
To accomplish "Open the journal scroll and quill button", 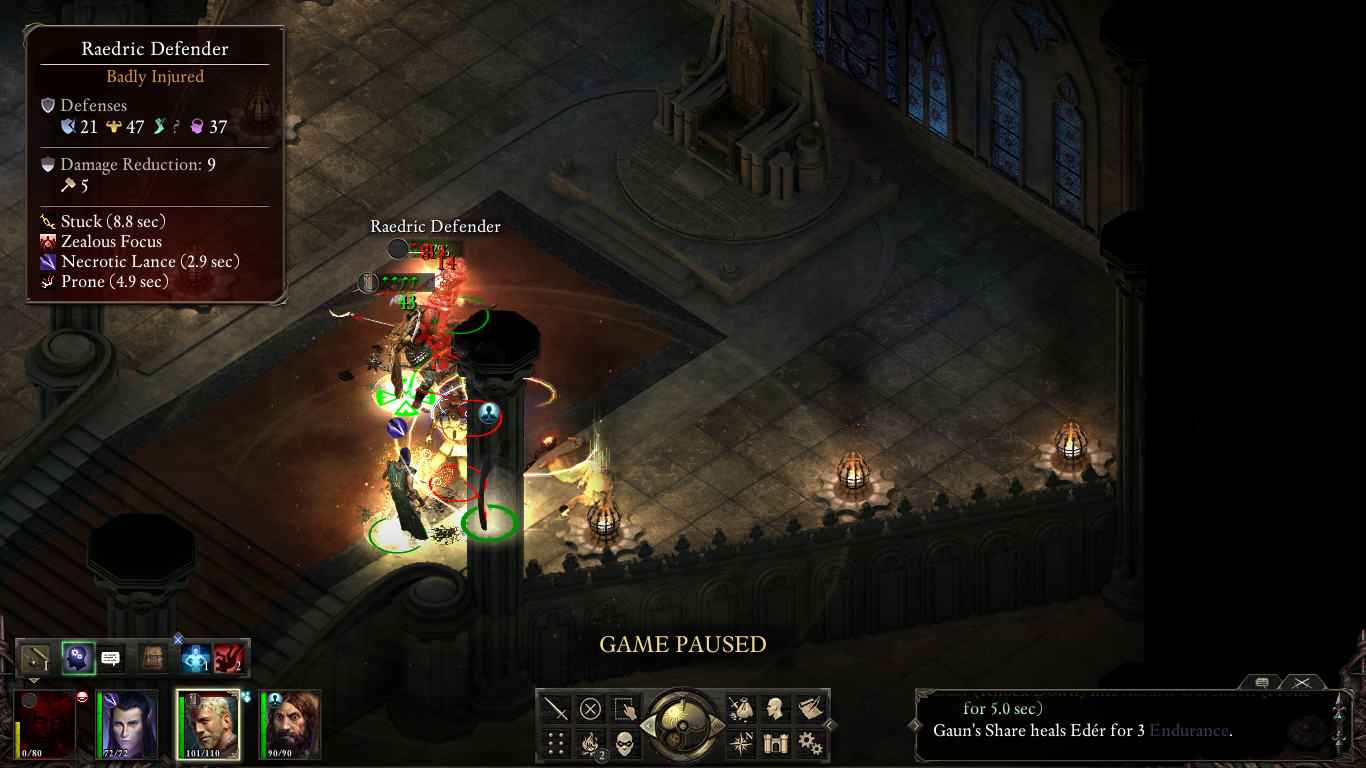I will point(809,709).
